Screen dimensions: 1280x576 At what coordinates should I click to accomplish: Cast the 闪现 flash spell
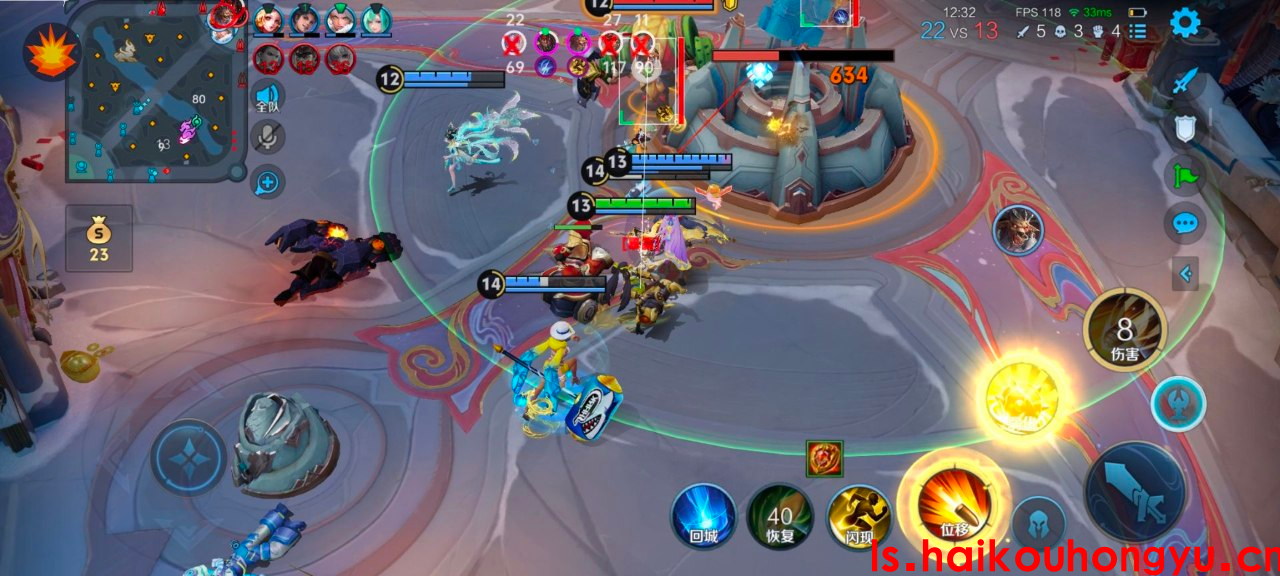(x=859, y=516)
